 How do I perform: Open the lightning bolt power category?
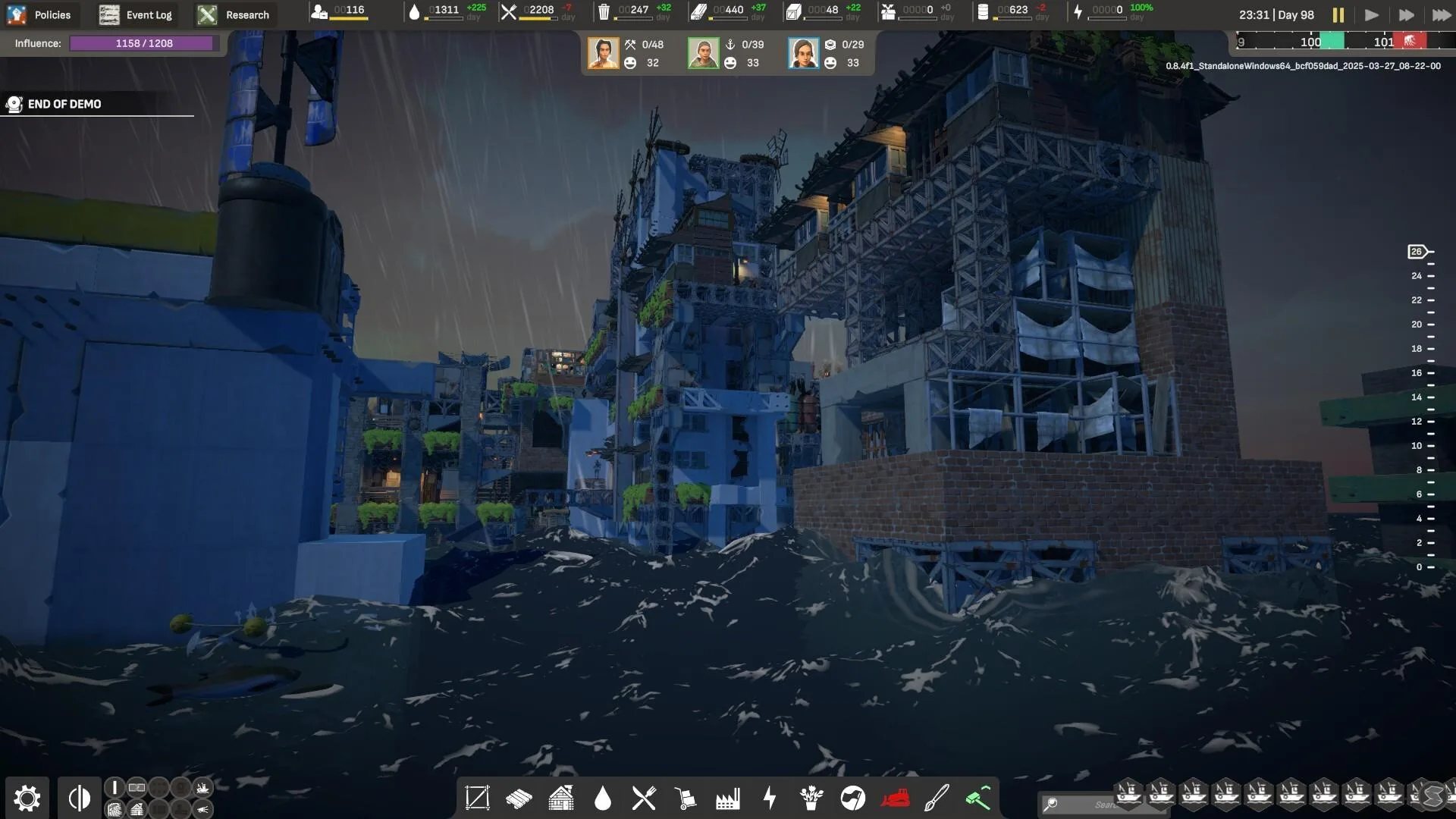tap(770, 798)
